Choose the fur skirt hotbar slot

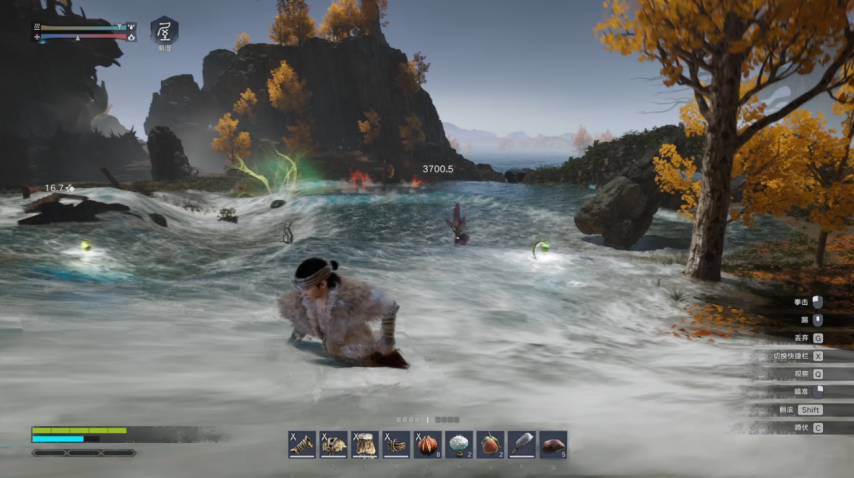pos(364,445)
